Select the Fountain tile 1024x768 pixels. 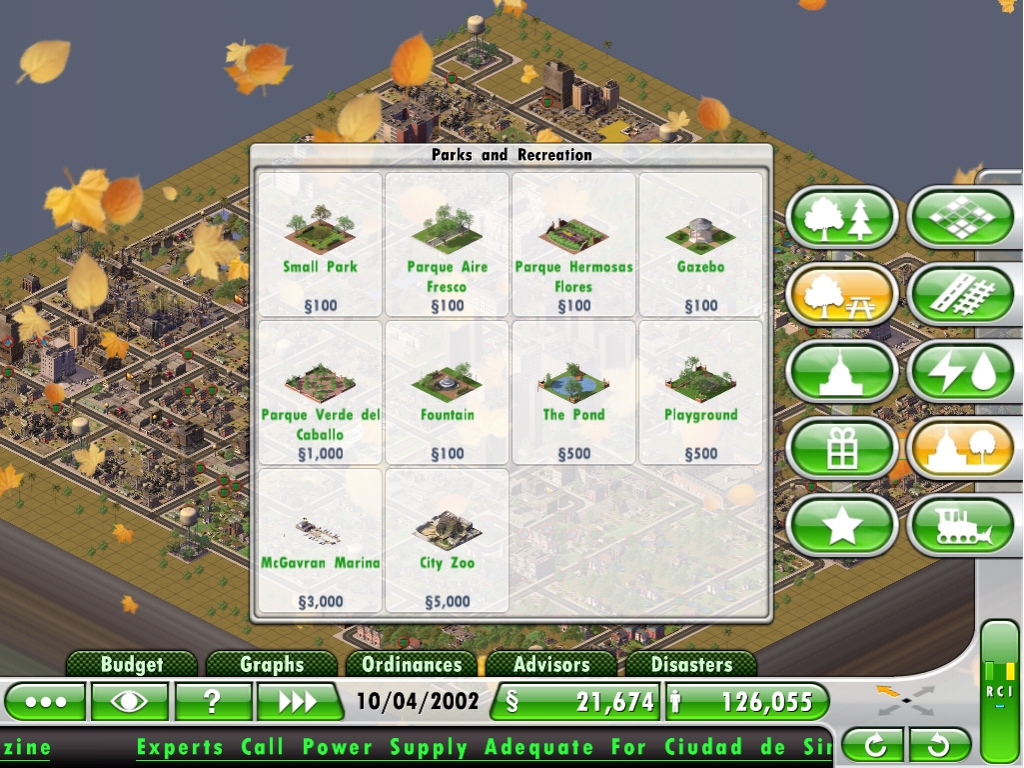(x=447, y=393)
